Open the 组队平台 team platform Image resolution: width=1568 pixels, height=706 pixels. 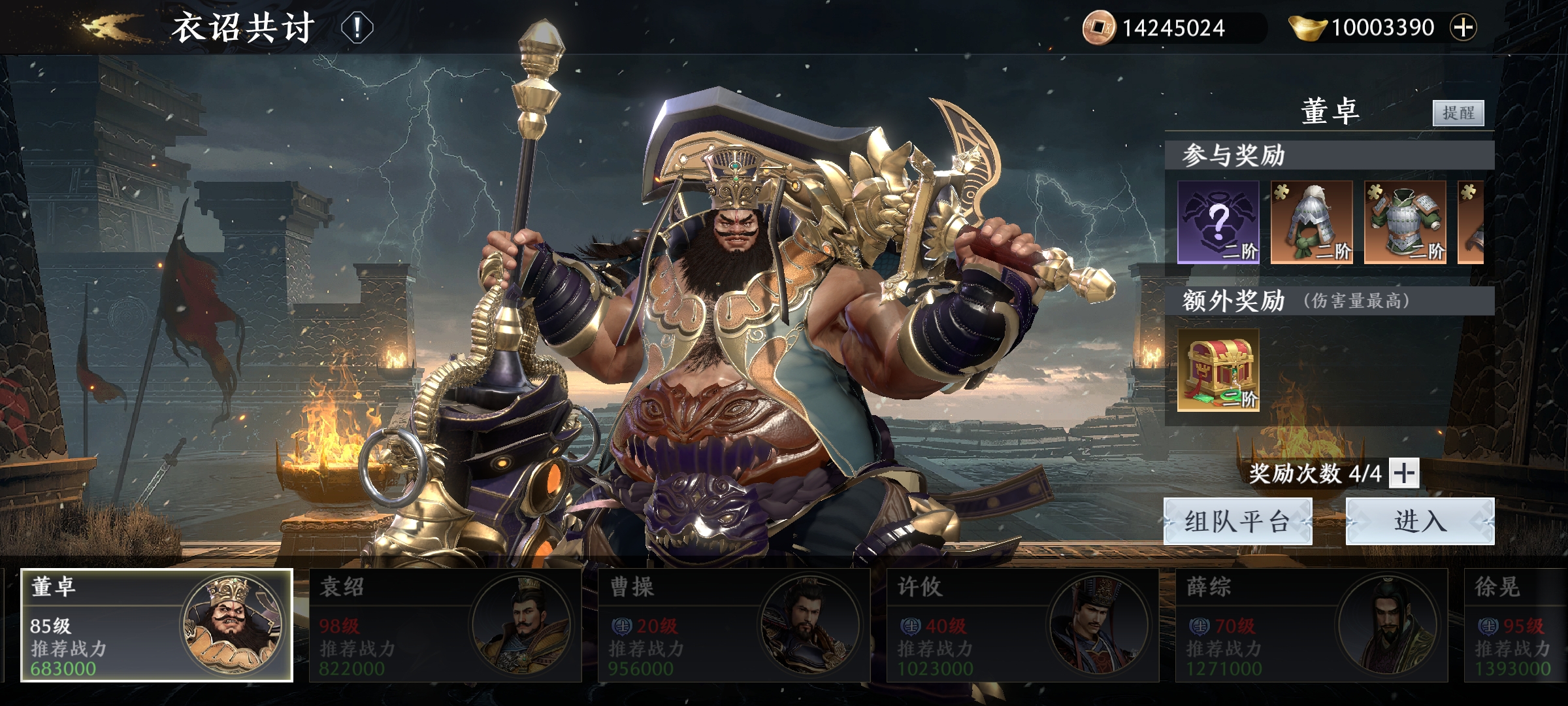pos(1237,521)
